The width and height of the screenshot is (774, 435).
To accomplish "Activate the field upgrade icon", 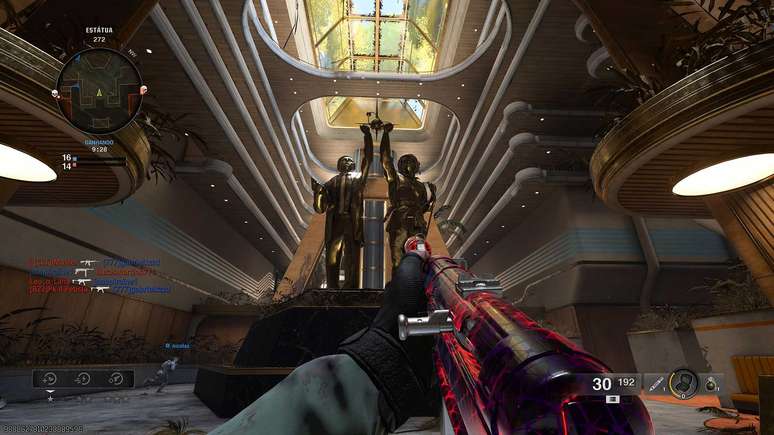I will pos(684,383).
